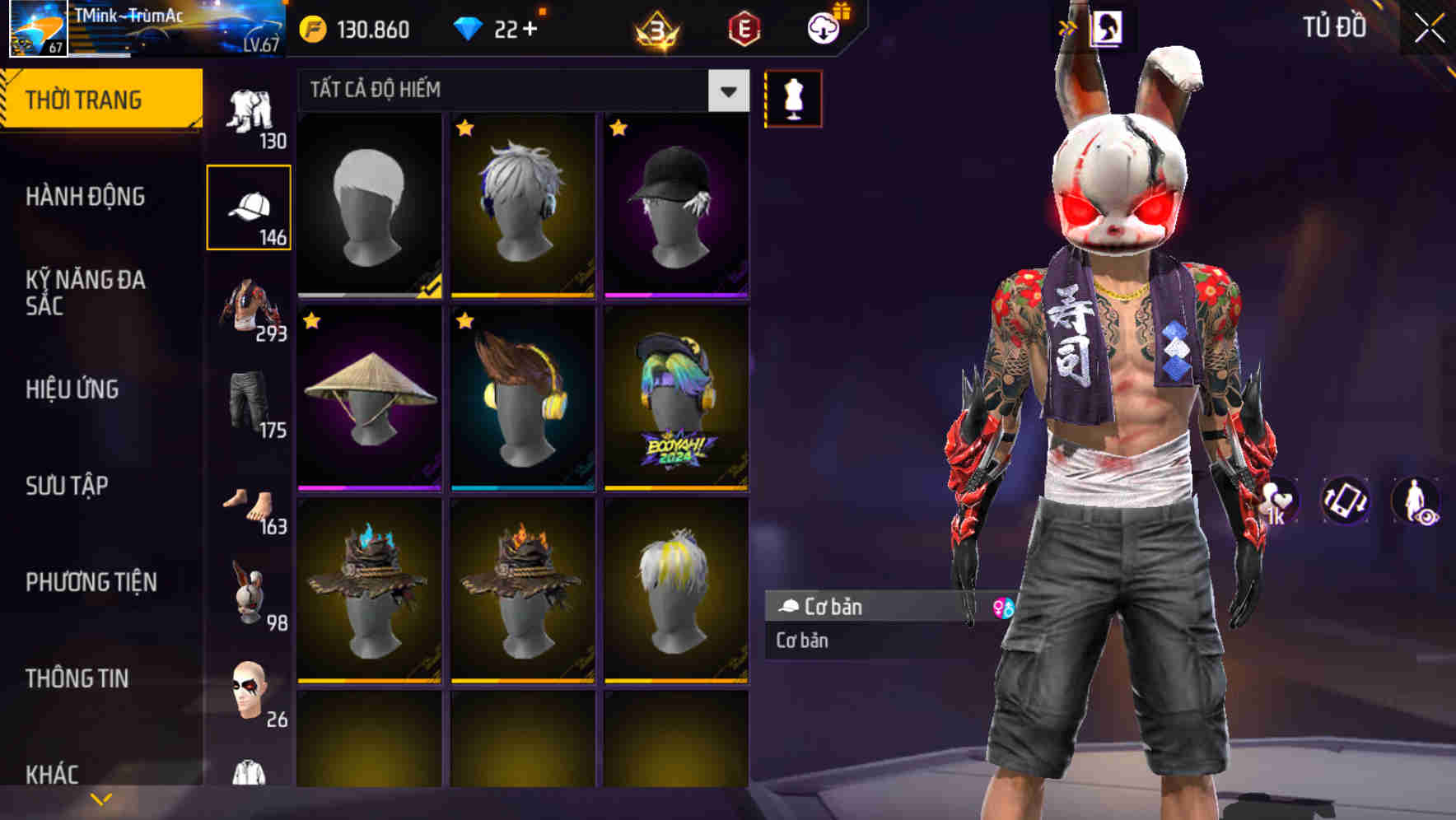Image resolution: width=1456 pixels, height=820 pixels.
Task: Click the heart icon showing 1k likes
Action: click(x=1278, y=501)
